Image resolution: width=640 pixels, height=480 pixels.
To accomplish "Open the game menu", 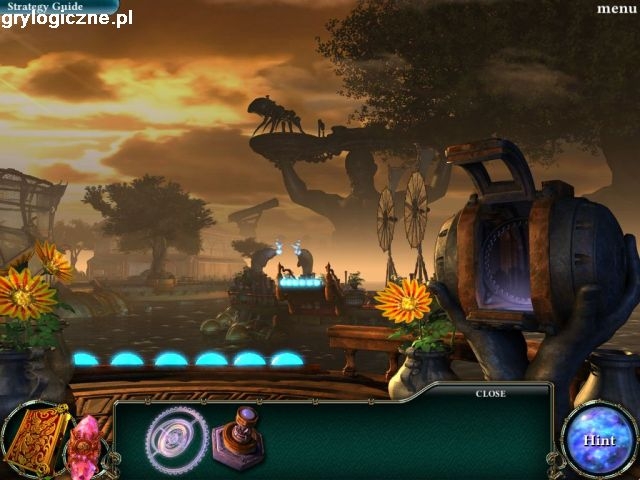I will click(616, 9).
